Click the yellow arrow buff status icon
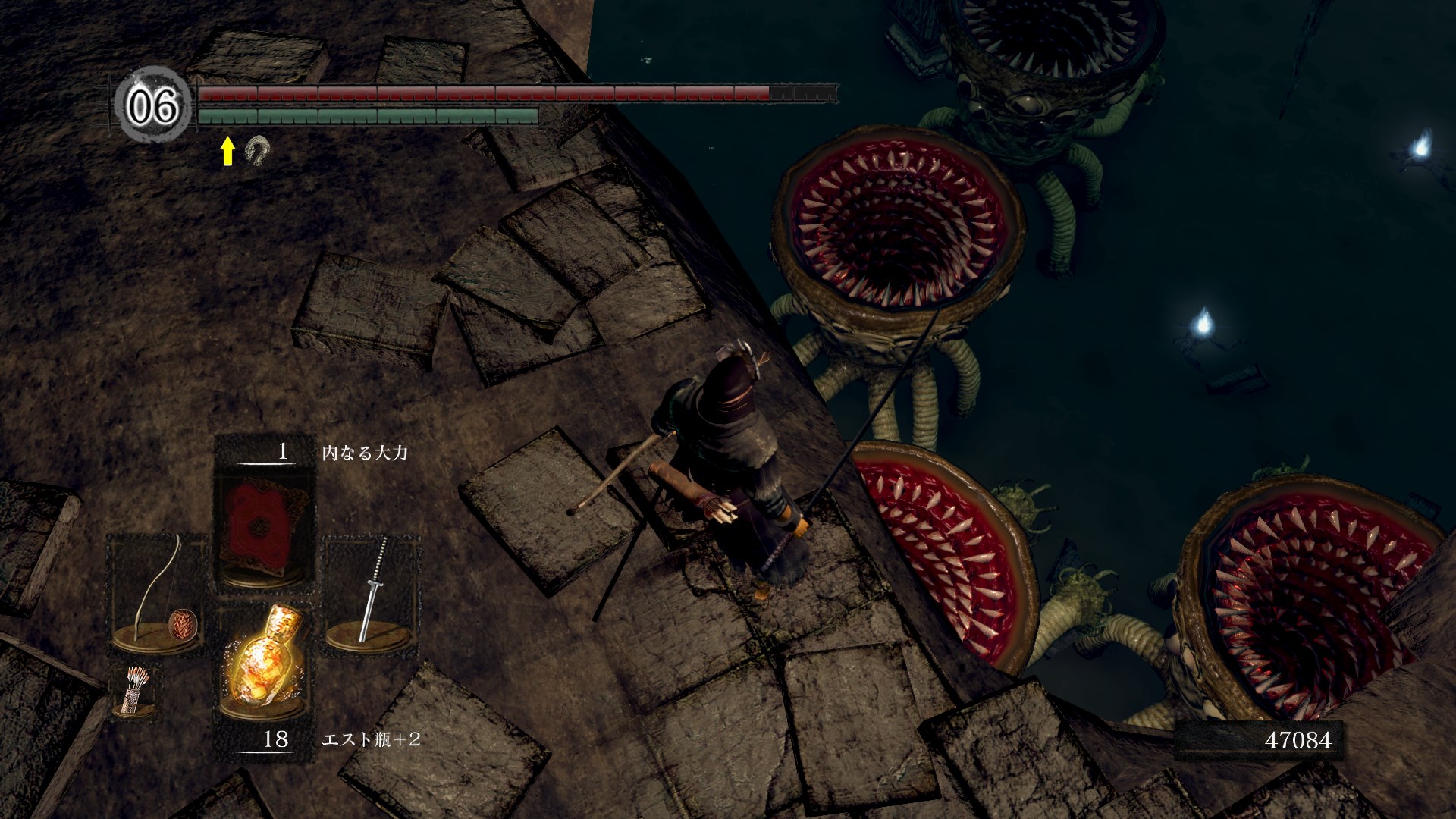This screenshot has height=819, width=1456. coord(227,151)
